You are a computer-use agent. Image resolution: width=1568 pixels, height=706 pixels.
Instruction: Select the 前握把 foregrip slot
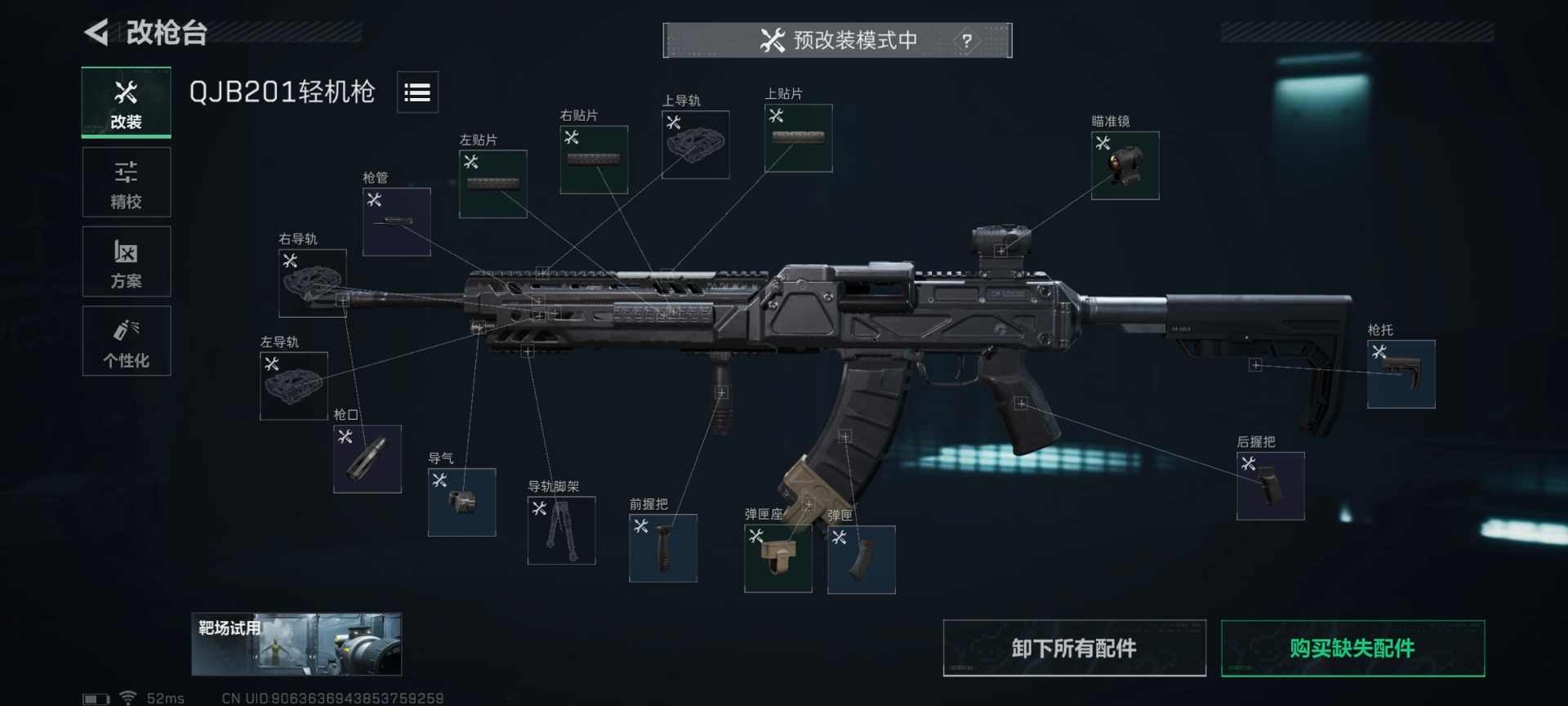[663, 547]
